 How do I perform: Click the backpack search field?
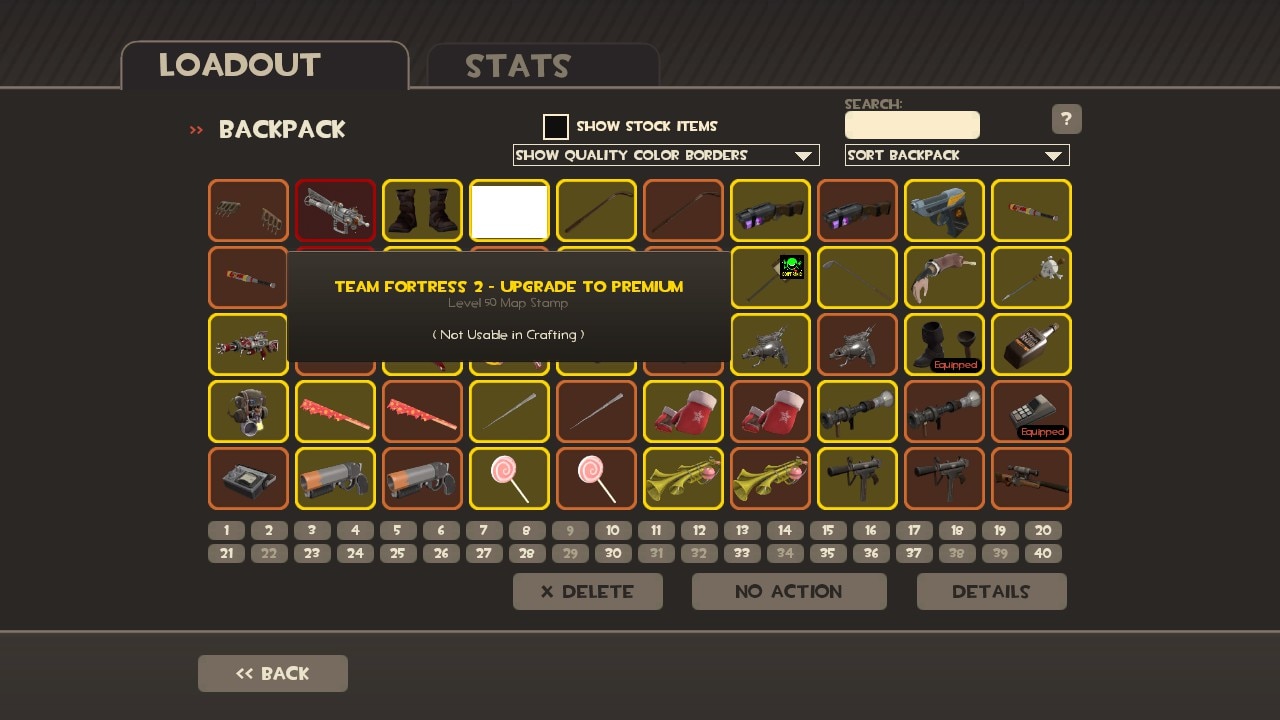pyautogui.click(x=912, y=125)
